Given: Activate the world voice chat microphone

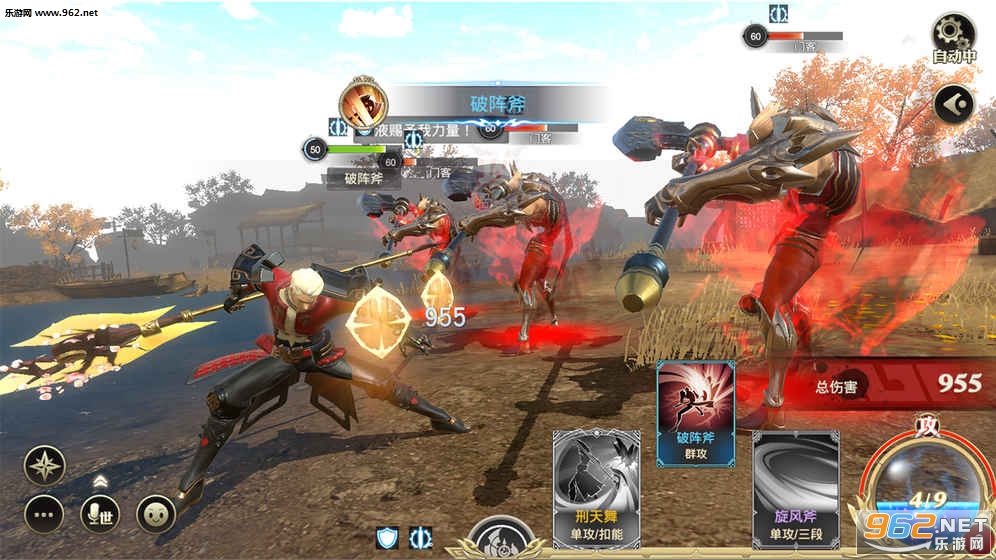Looking at the screenshot, I should click(x=100, y=514).
